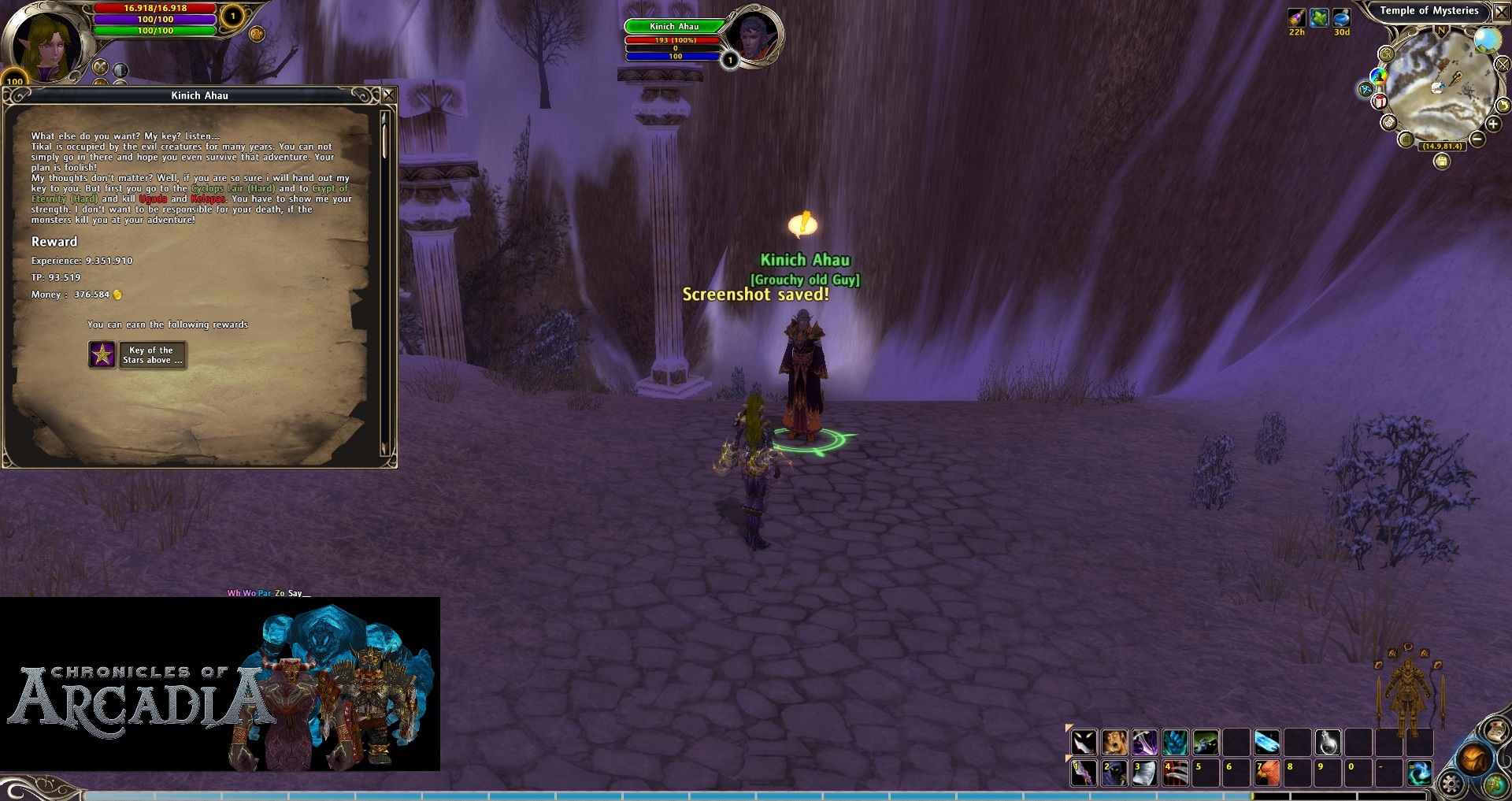The image size is (1512, 801).
Task: Zoom out the minimap with minus button
Action: [1477, 139]
